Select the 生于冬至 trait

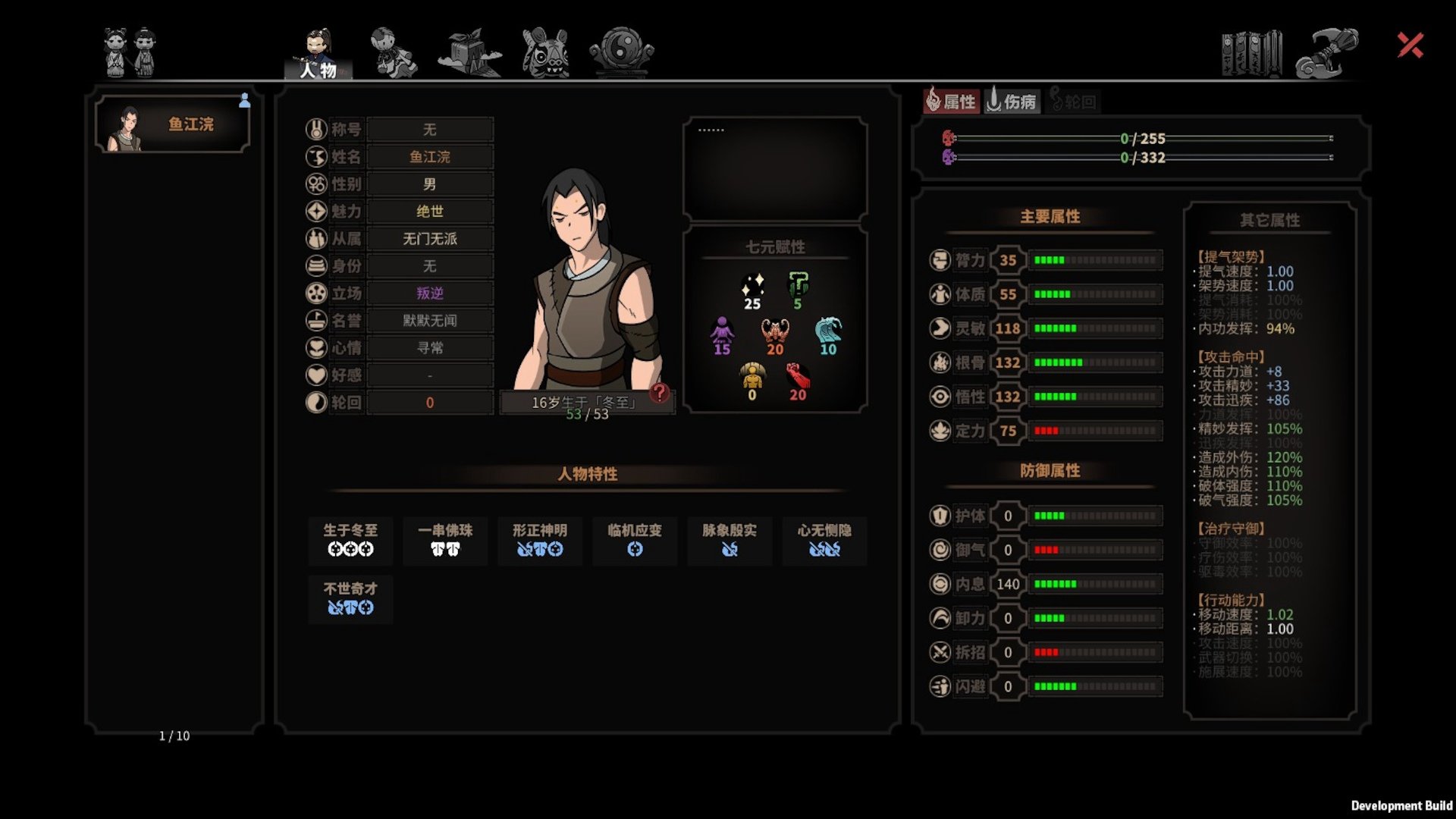(350, 540)
